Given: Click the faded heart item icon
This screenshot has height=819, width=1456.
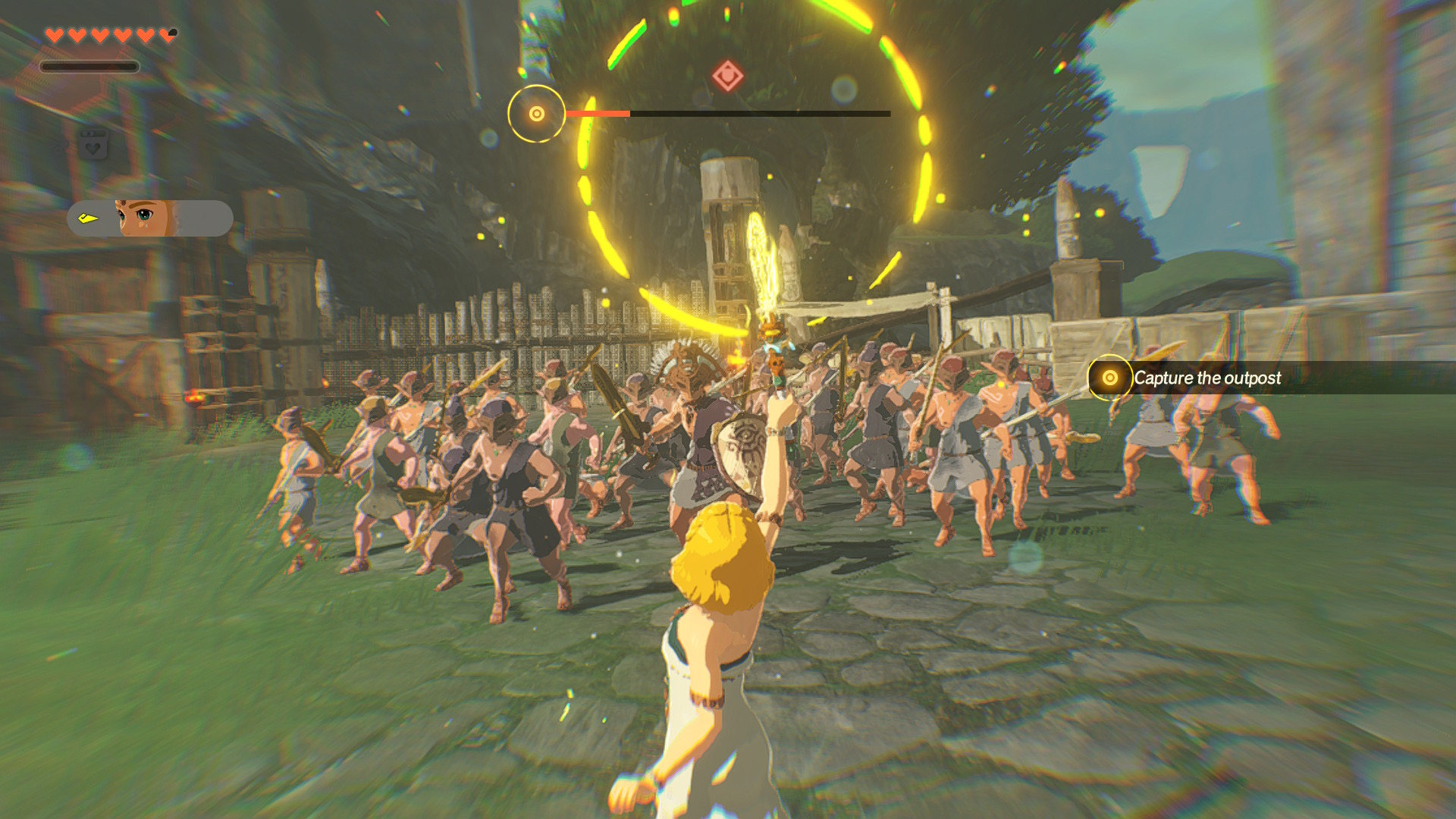Looking at the screenshot, I should pos(93,145).
